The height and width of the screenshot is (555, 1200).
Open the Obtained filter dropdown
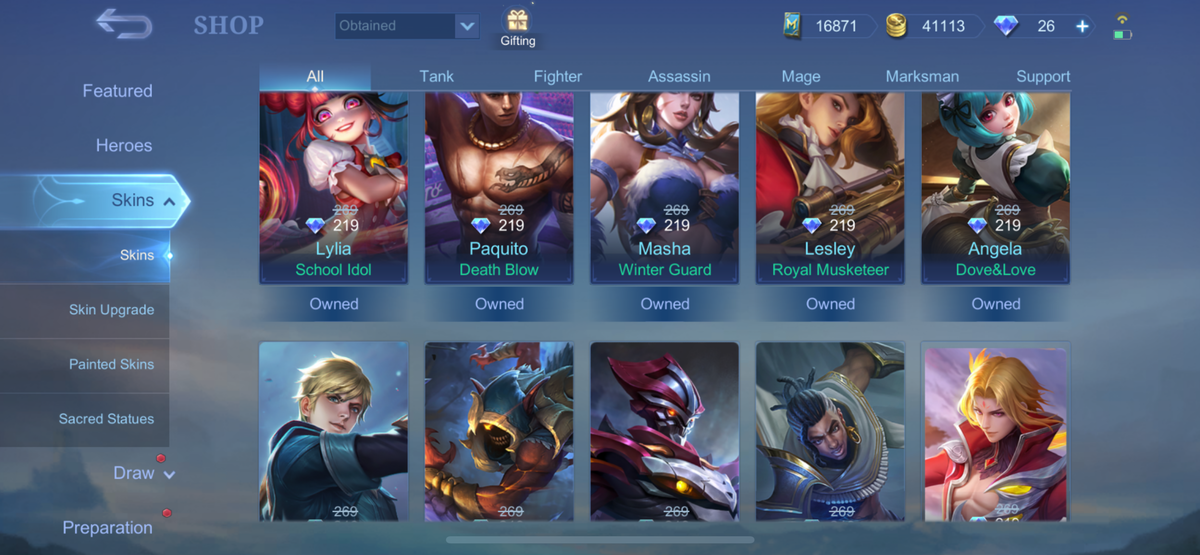coord(466,26)
